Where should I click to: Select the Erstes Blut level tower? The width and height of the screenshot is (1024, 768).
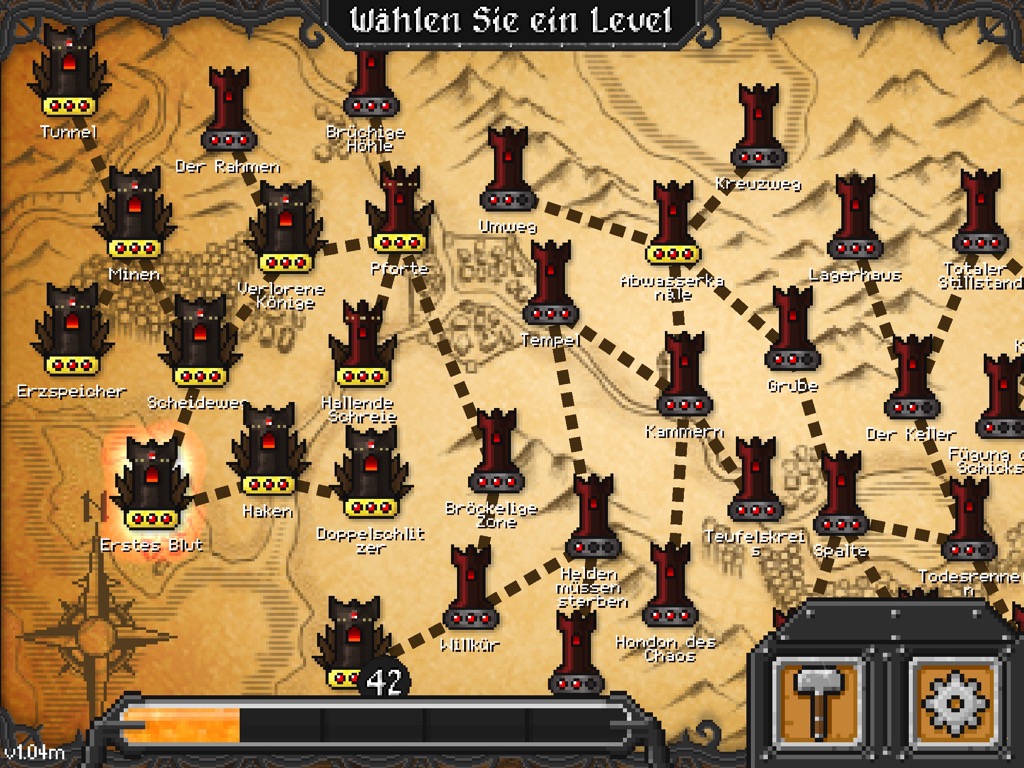point(151,485)
